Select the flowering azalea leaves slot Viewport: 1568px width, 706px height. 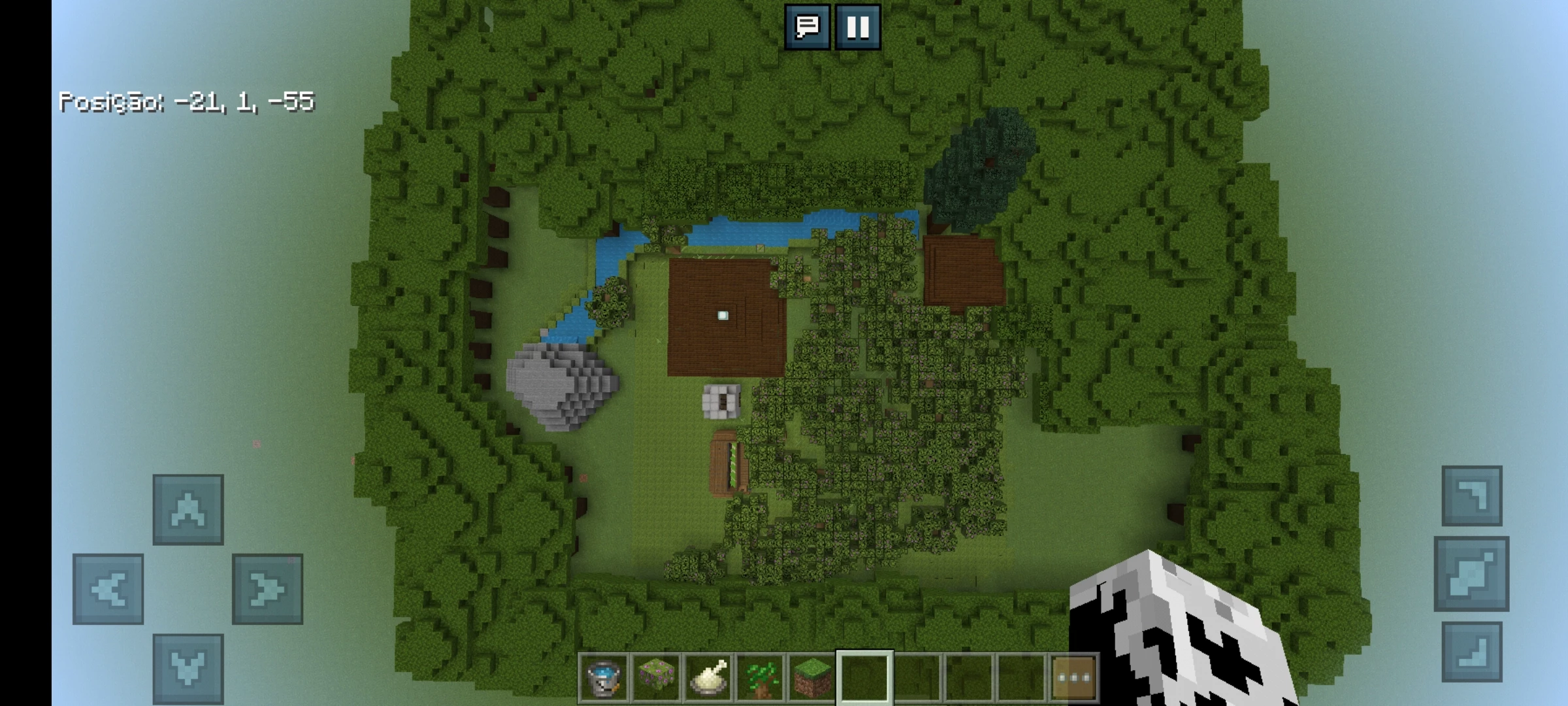pyautogui.click(x=656, y=677)
